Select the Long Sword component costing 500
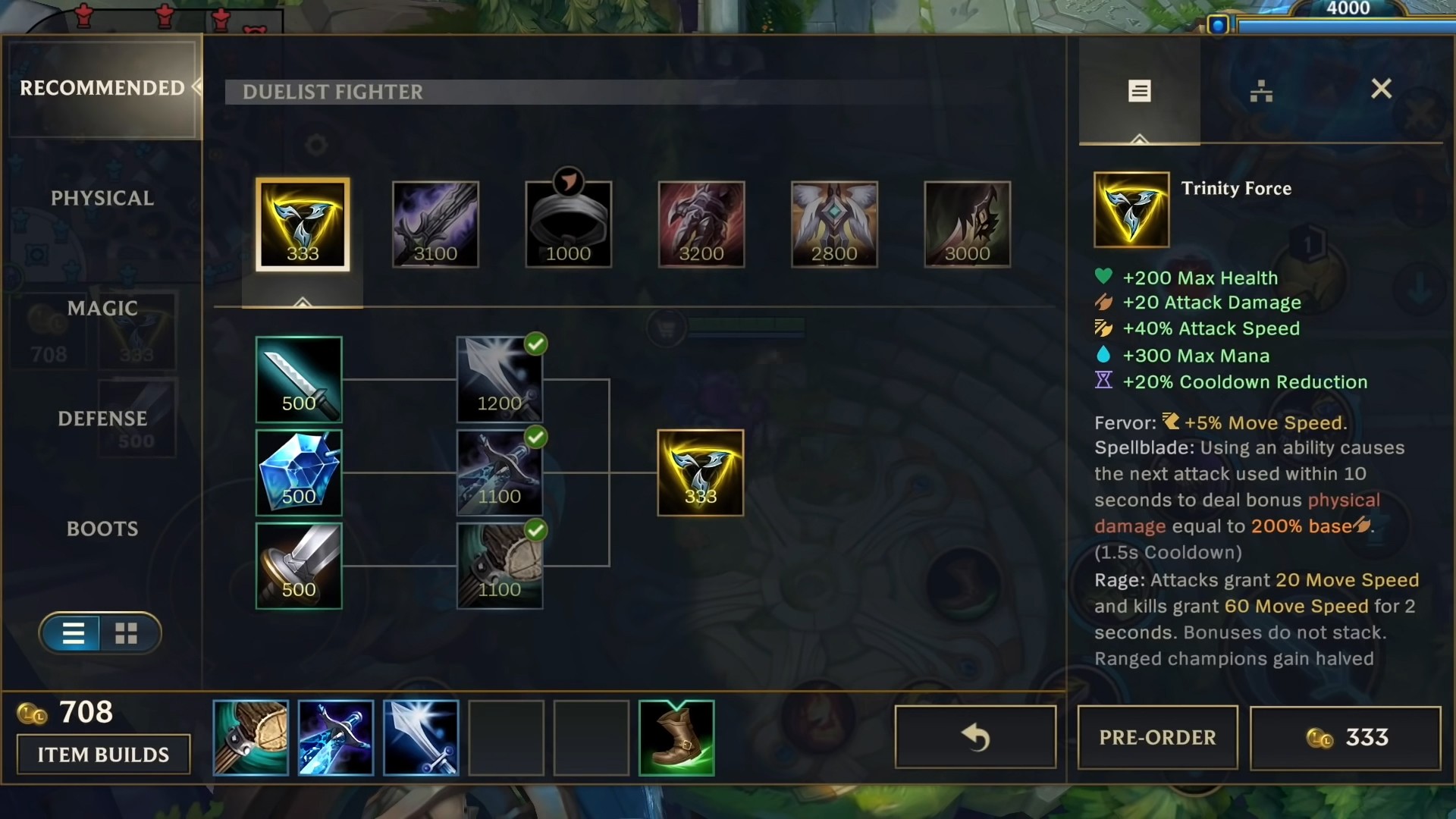The height and width of the screenshot is (819, 1456). (299, 379)
